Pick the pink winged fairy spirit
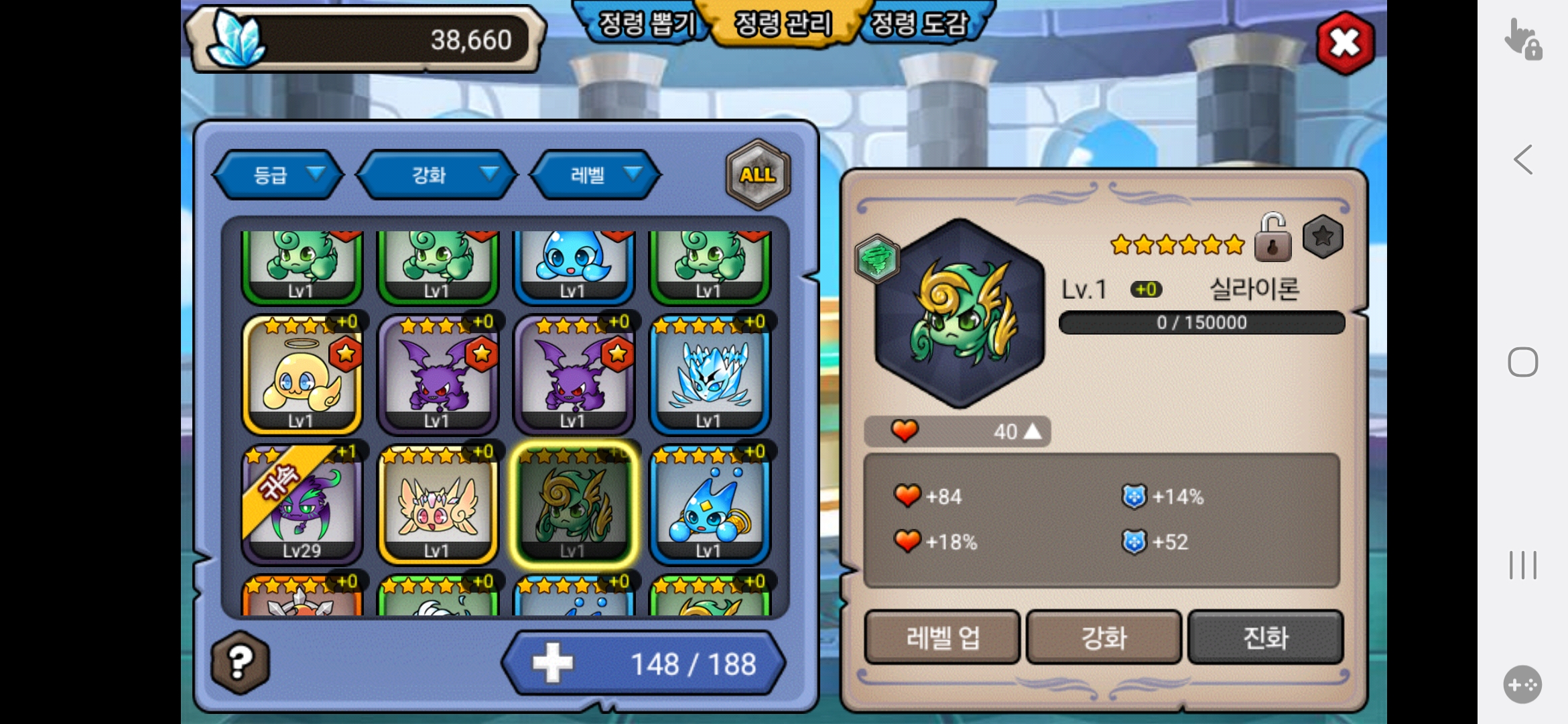The width and height of the screenshot is (1568, 724). (x=438, y=507)
